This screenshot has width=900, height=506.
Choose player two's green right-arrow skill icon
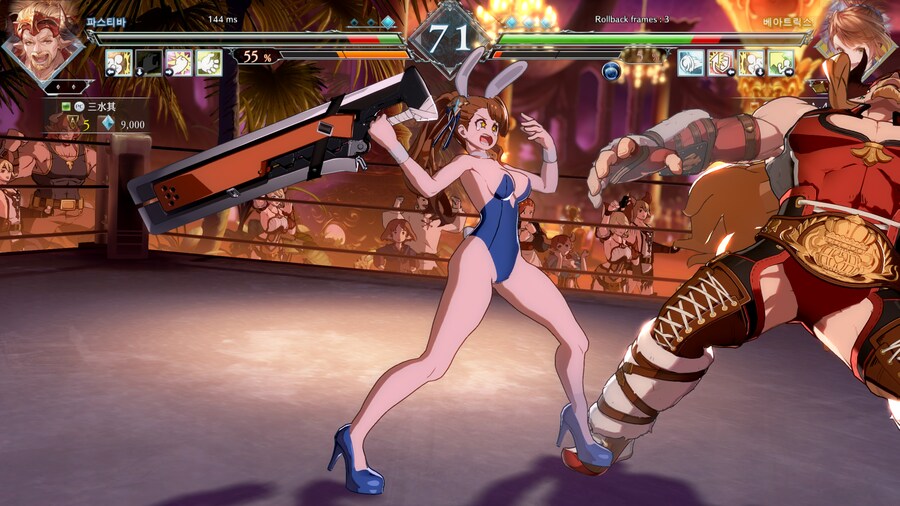click(x=780, y=62)
